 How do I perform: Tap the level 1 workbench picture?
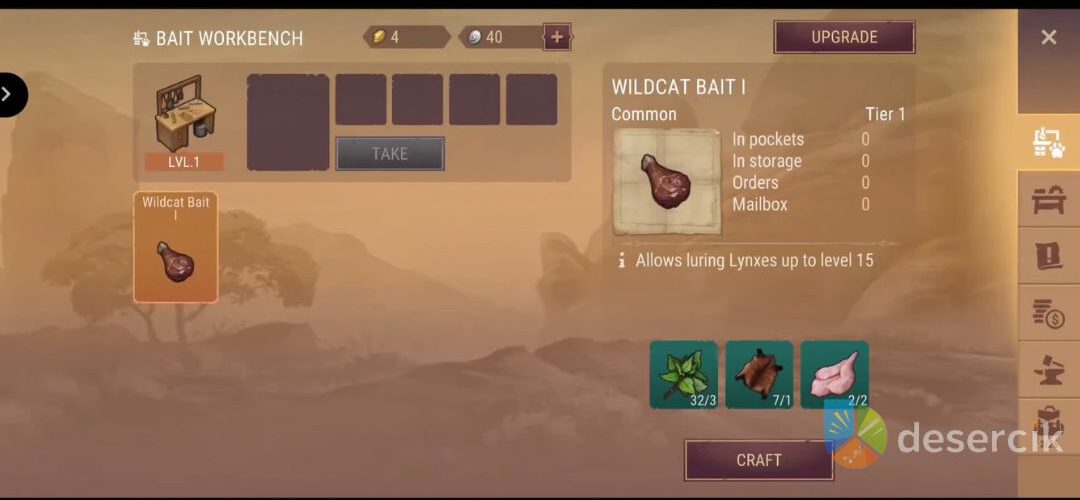click(184, 115)
